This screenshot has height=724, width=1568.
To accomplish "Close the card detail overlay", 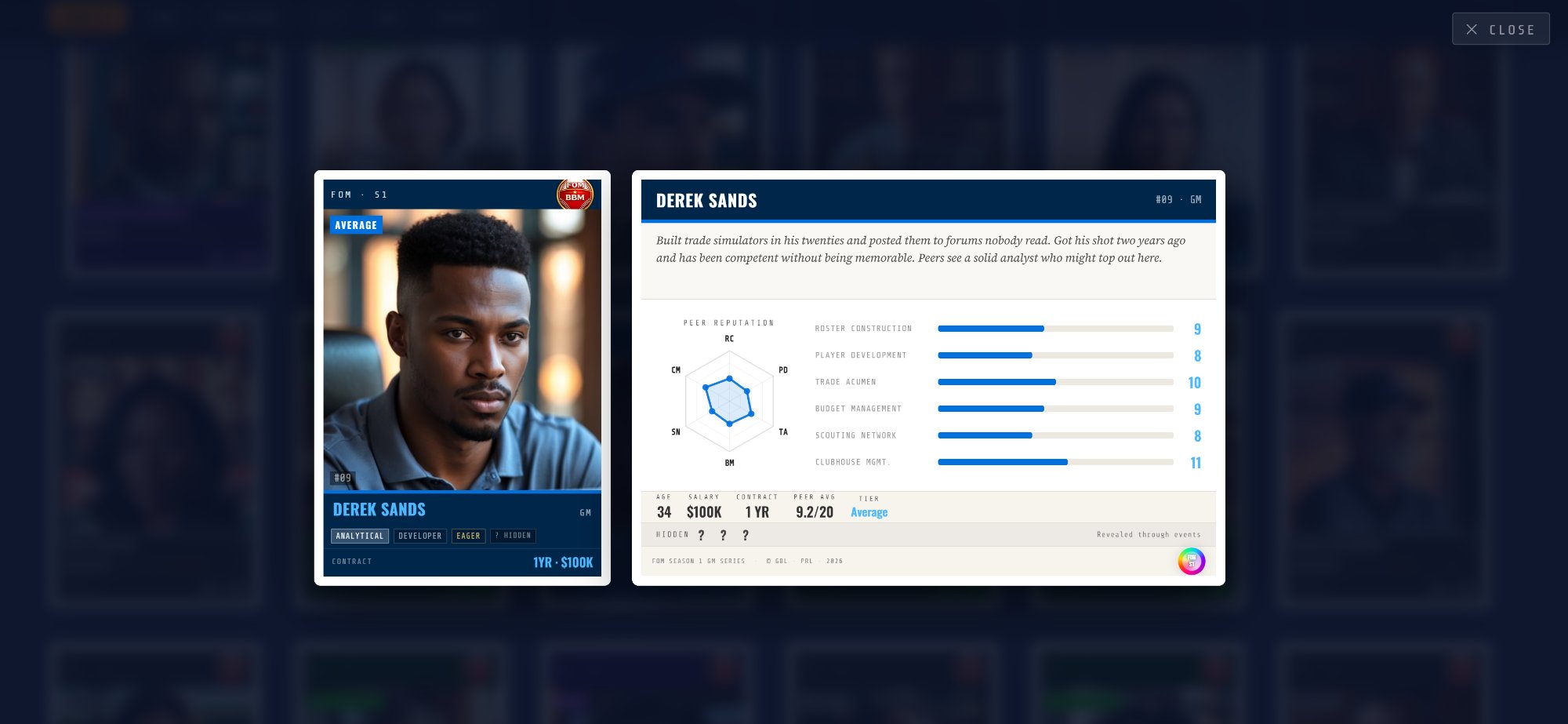I will (1500, 29).
